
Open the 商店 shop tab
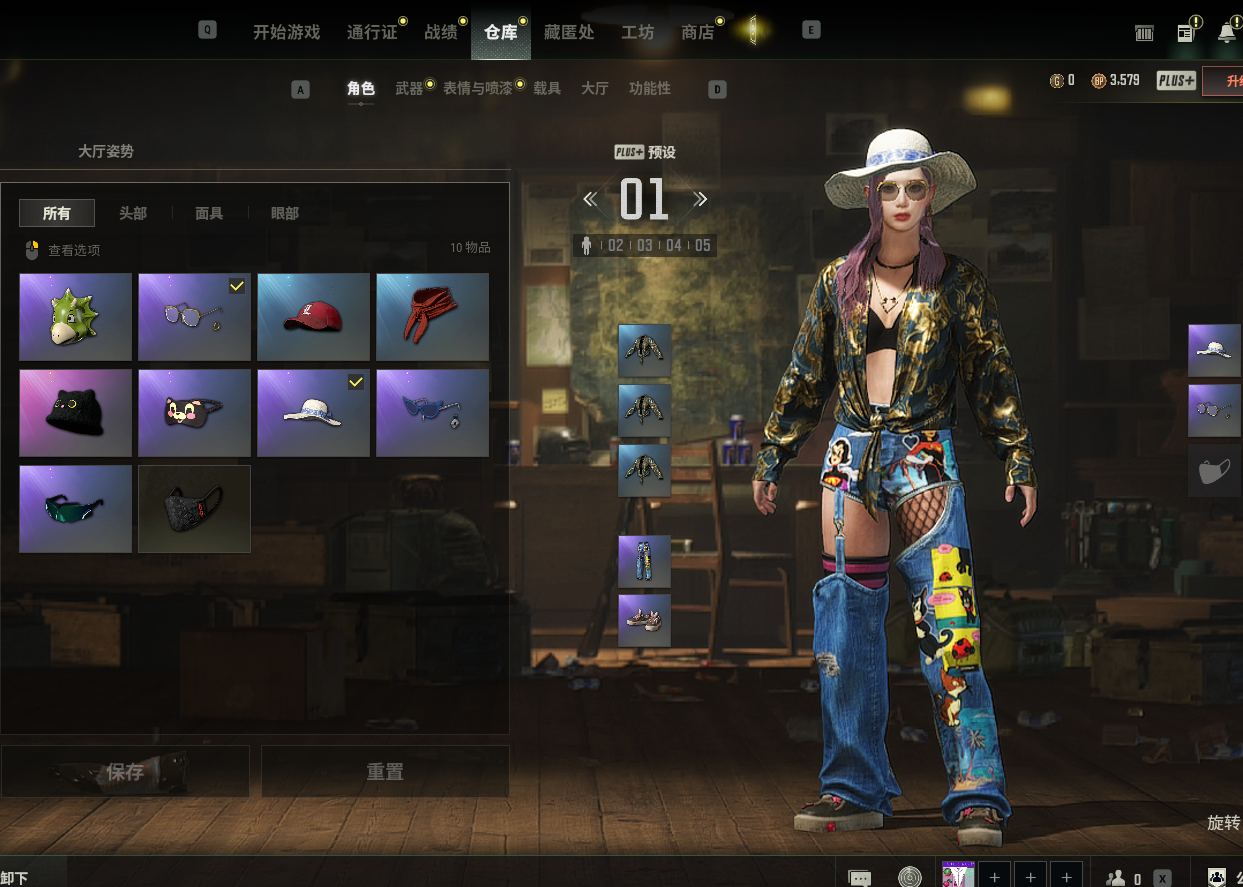[697, 32]
